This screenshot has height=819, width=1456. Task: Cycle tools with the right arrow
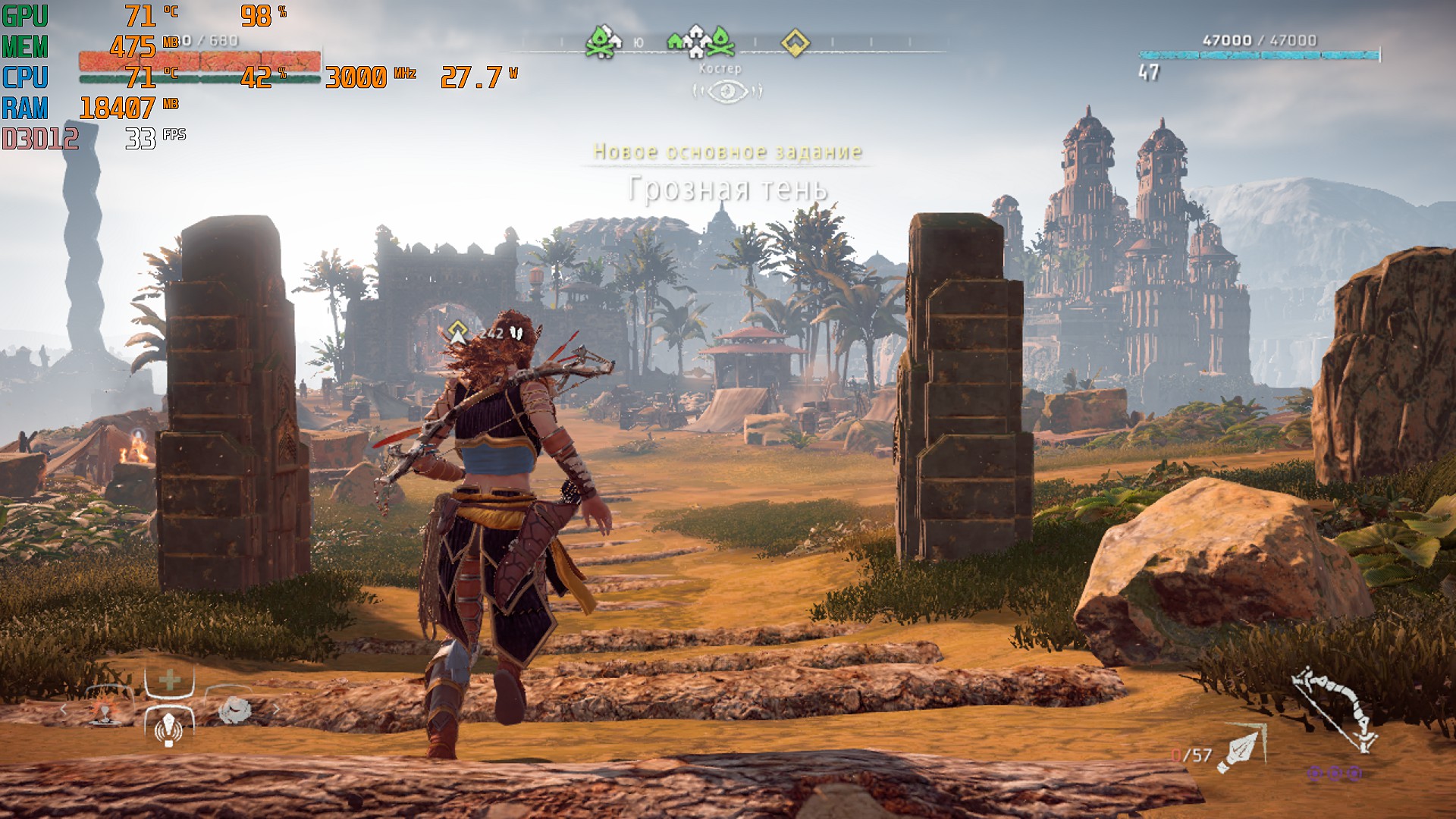click(x=277, y=711)
